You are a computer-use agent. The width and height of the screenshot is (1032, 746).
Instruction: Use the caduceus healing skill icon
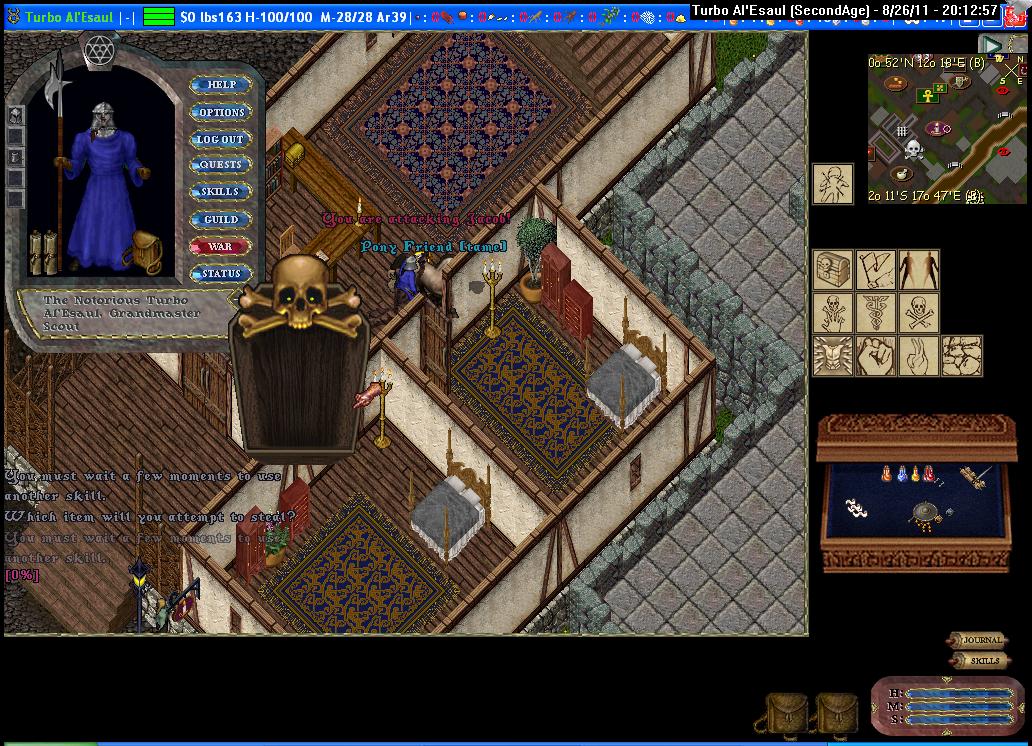(875, 312)
